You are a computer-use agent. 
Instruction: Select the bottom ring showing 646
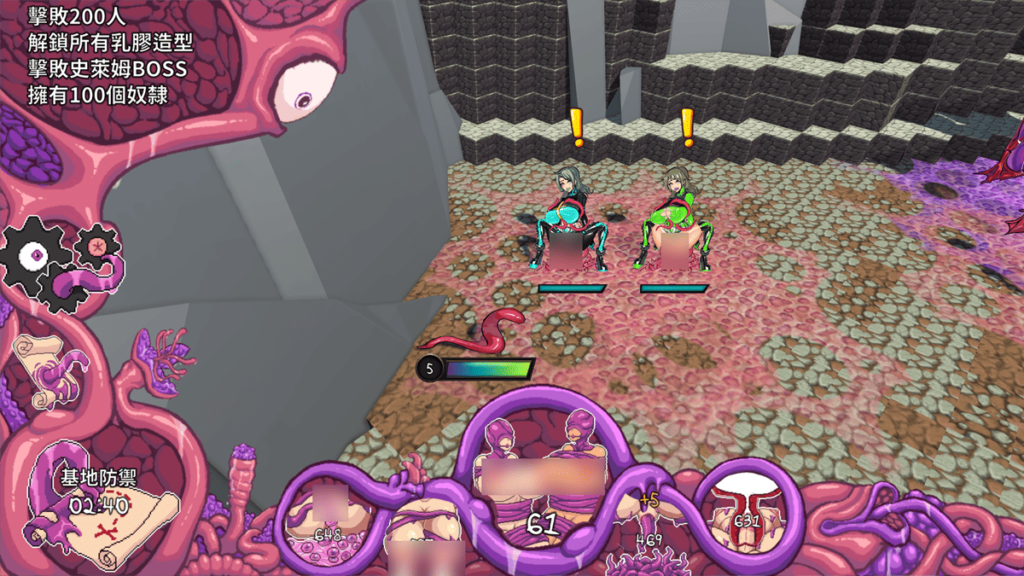point(327,516)
